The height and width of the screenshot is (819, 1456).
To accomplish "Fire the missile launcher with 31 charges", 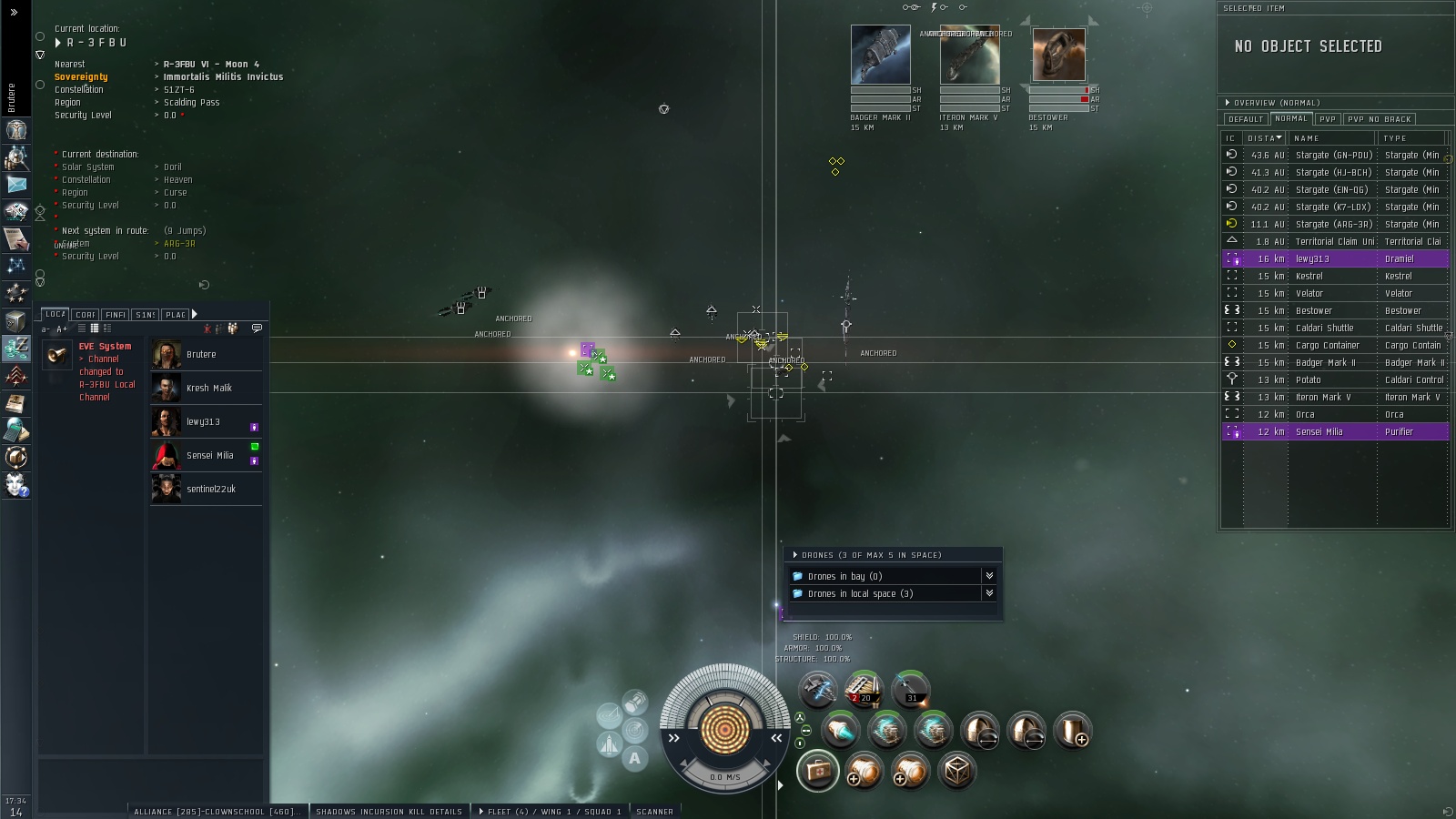I will [x=910, y=690].
